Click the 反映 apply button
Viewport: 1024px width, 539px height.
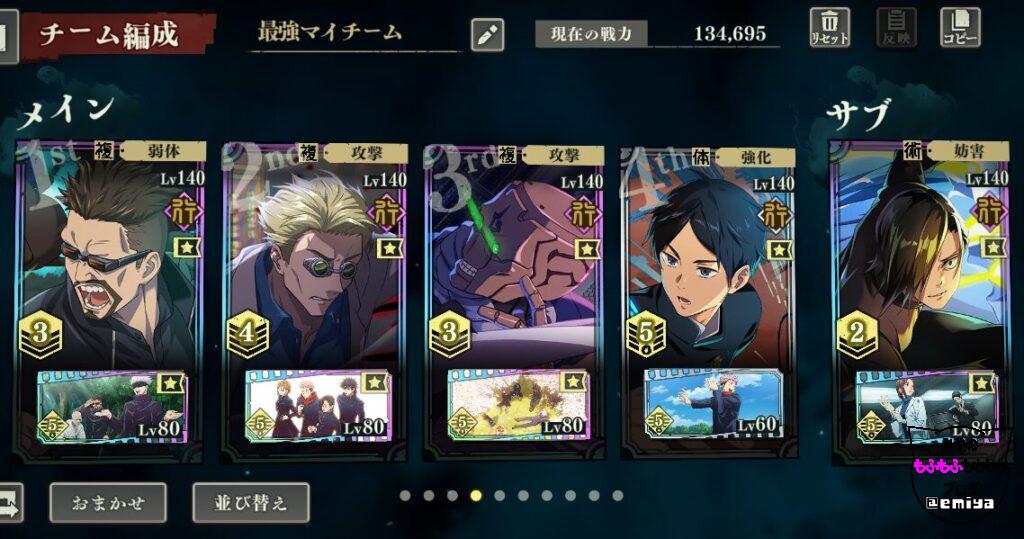(x=896, y=27)
